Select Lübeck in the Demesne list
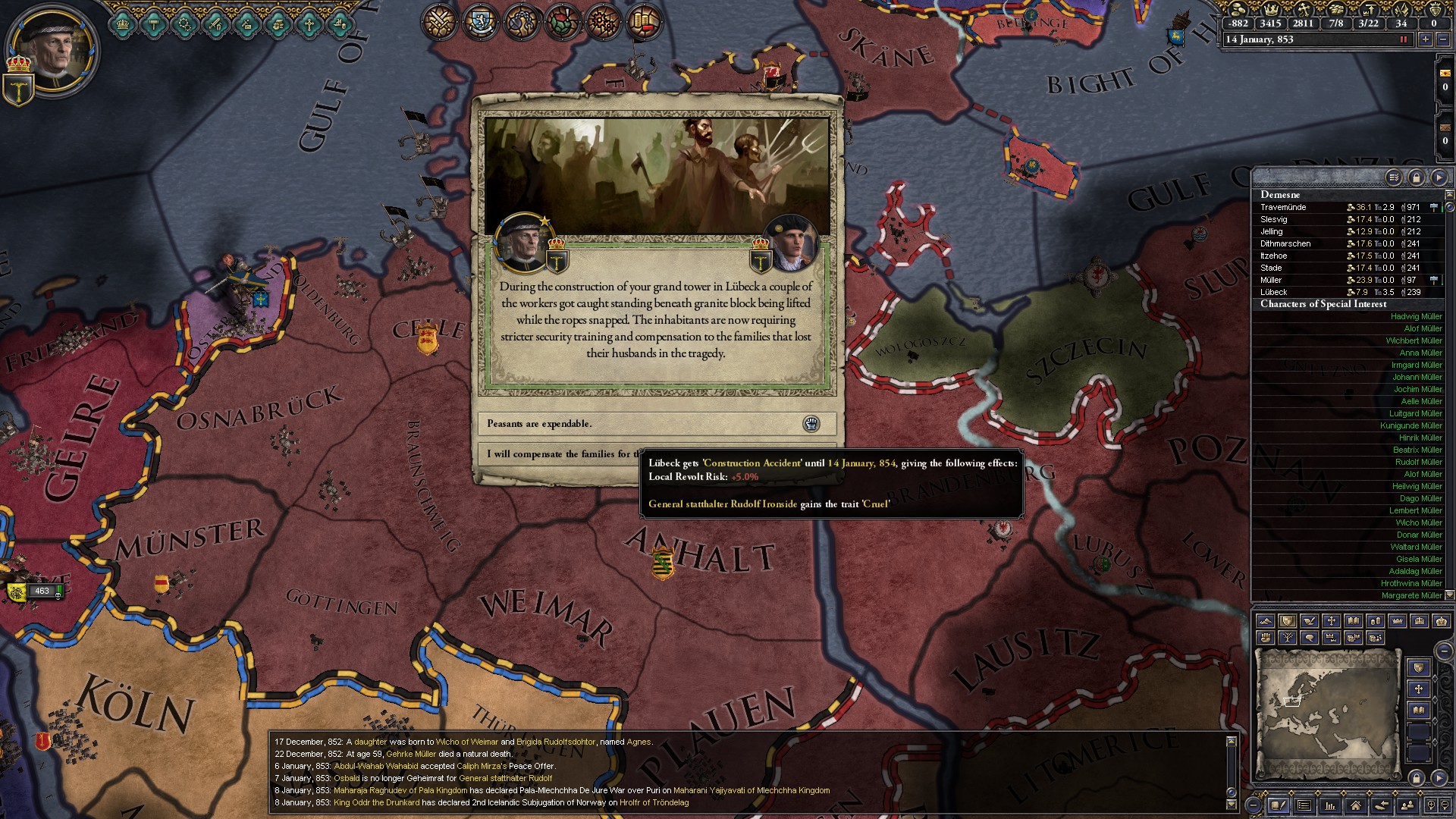Viewport: 1456px width, 819px height. tap(1274, 292)
